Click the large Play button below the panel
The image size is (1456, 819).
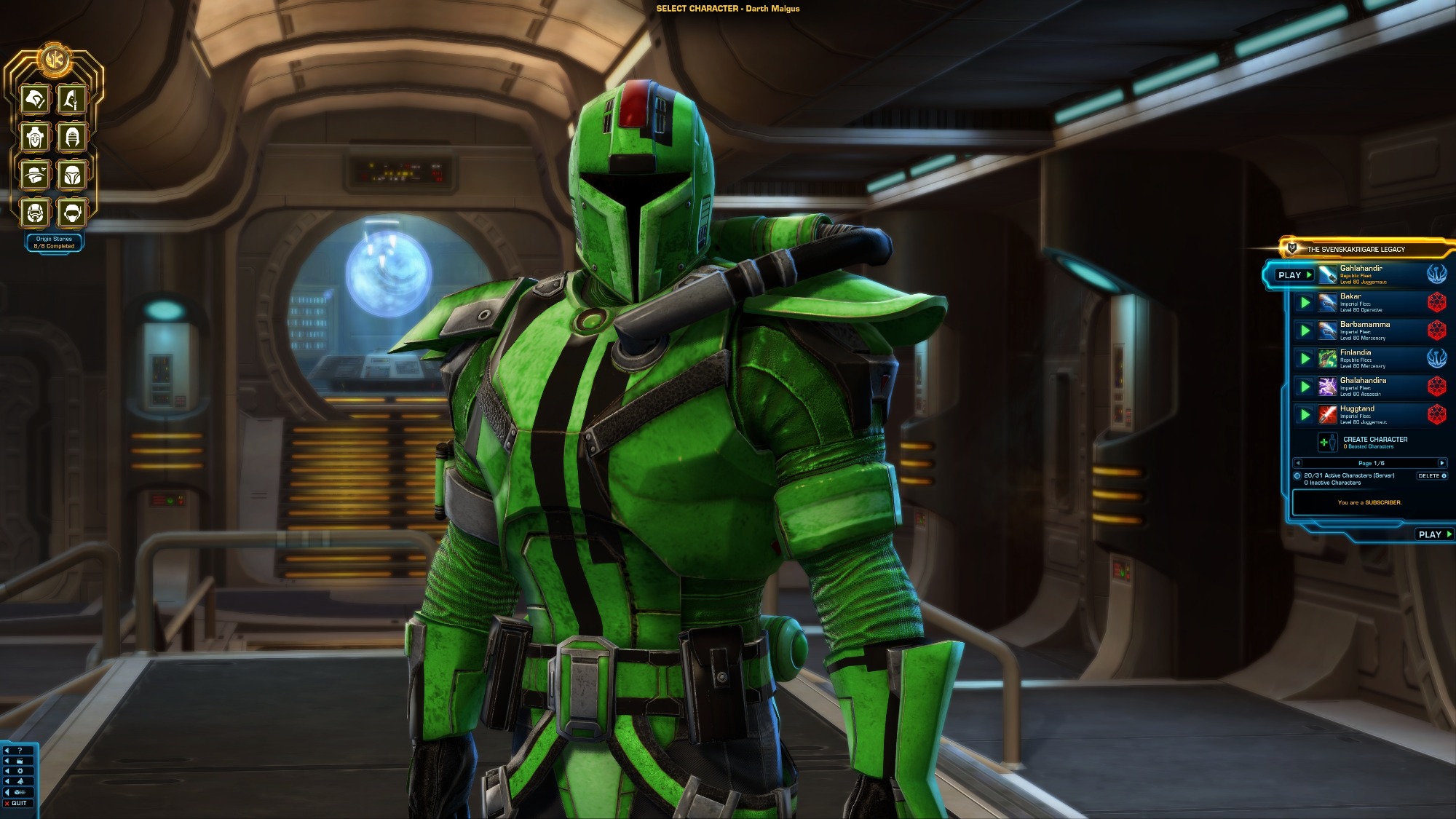1434,534
